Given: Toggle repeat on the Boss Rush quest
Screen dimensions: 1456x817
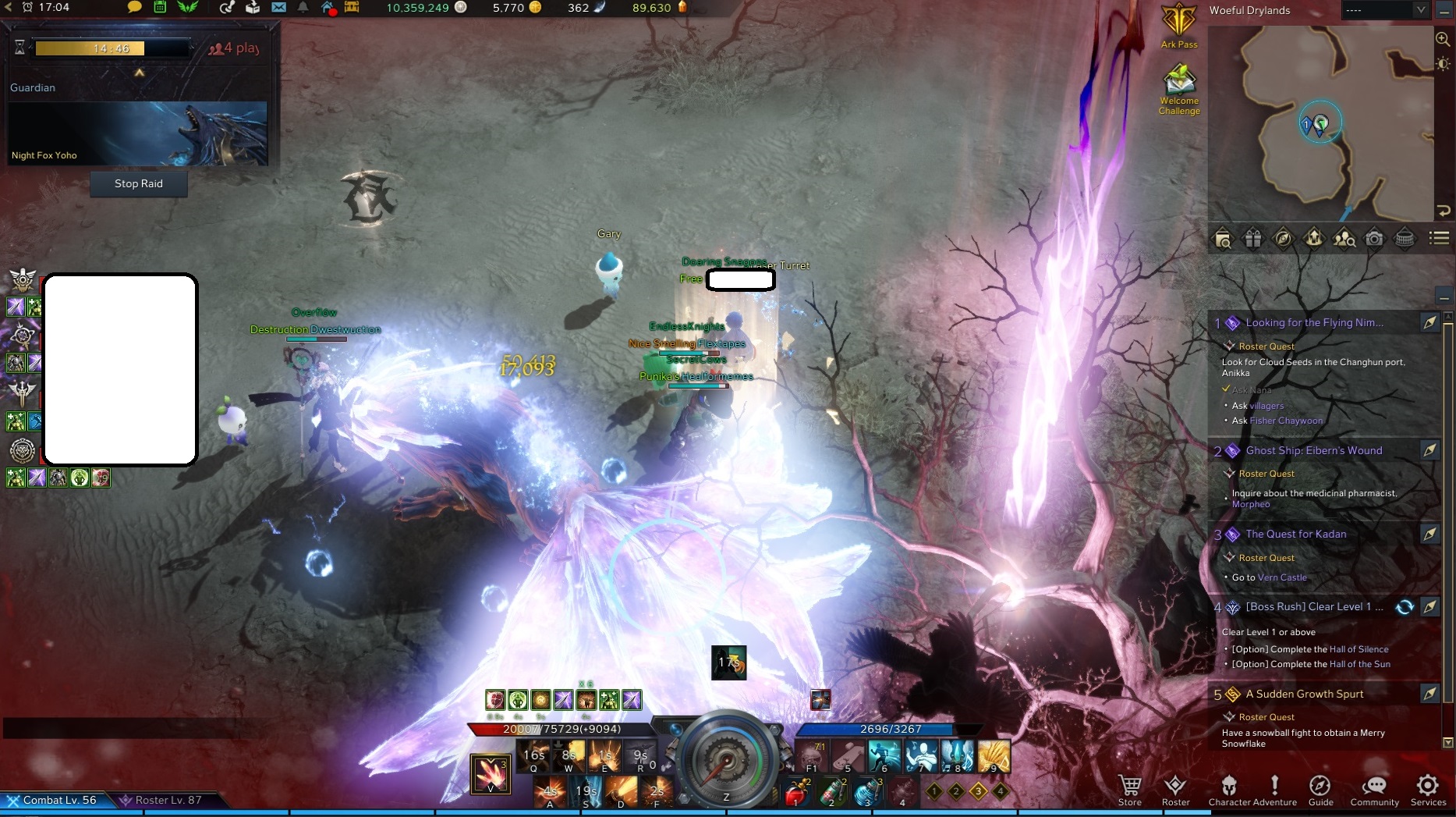Looking at the screenshot, I should (x=1406, y=606).
